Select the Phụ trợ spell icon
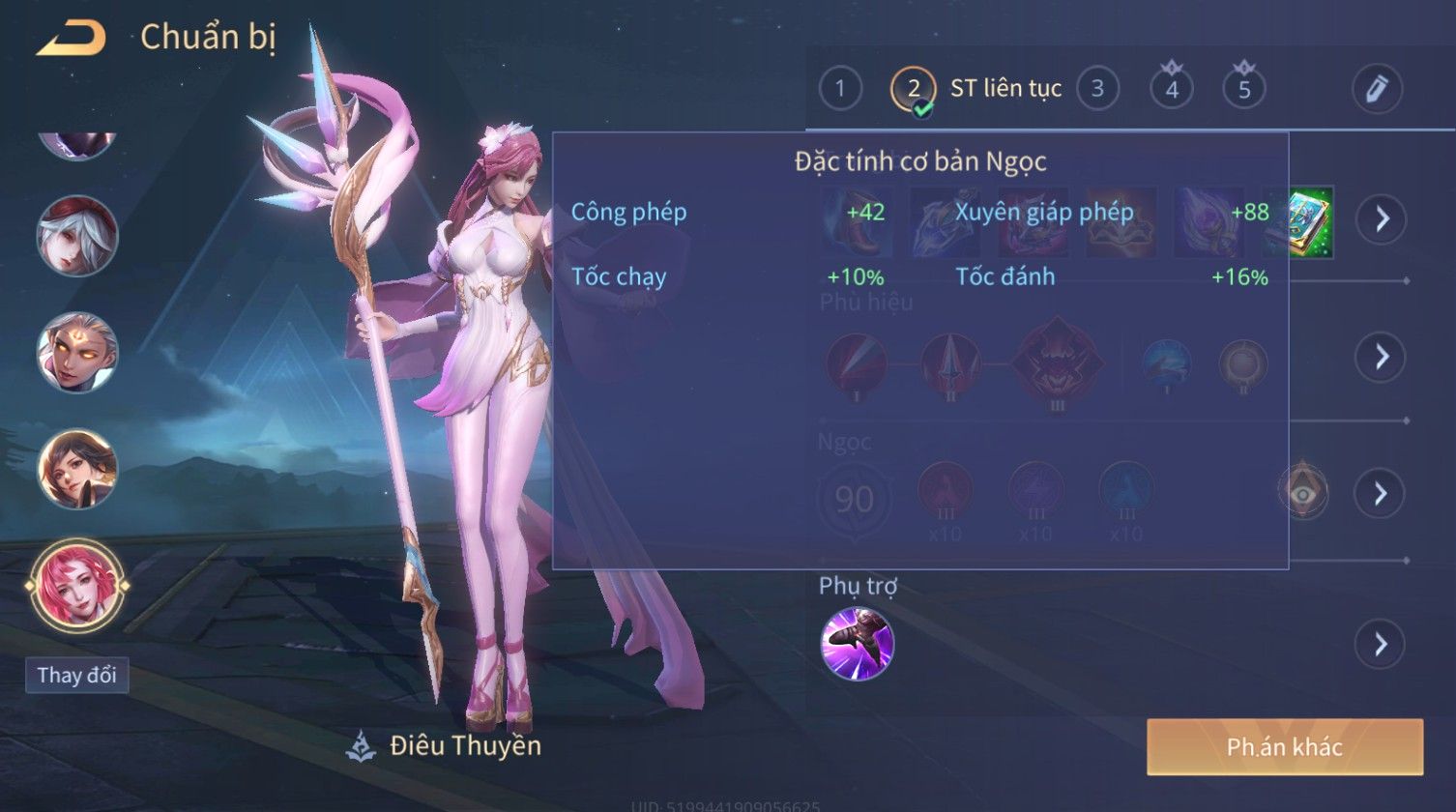The height and width of the screenshot is (812, 1456). click(857, 643)
